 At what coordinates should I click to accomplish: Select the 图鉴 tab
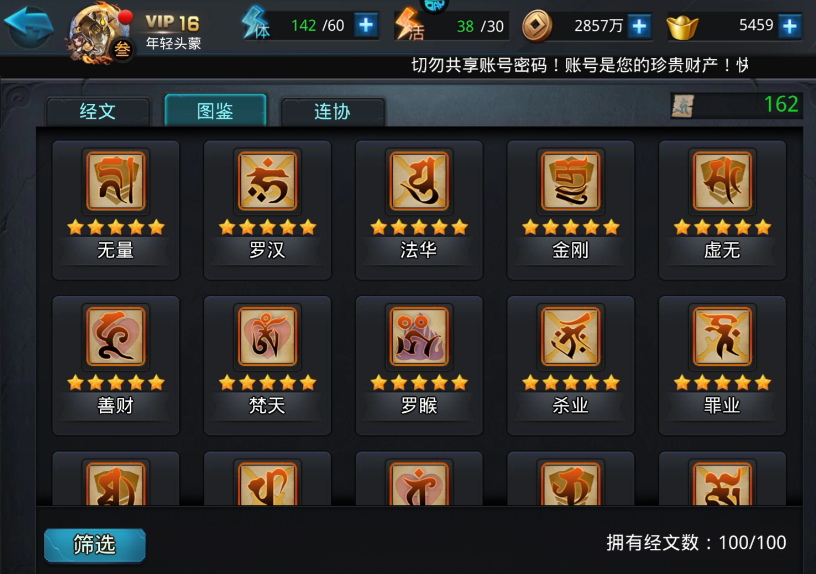tap(215, 111)
